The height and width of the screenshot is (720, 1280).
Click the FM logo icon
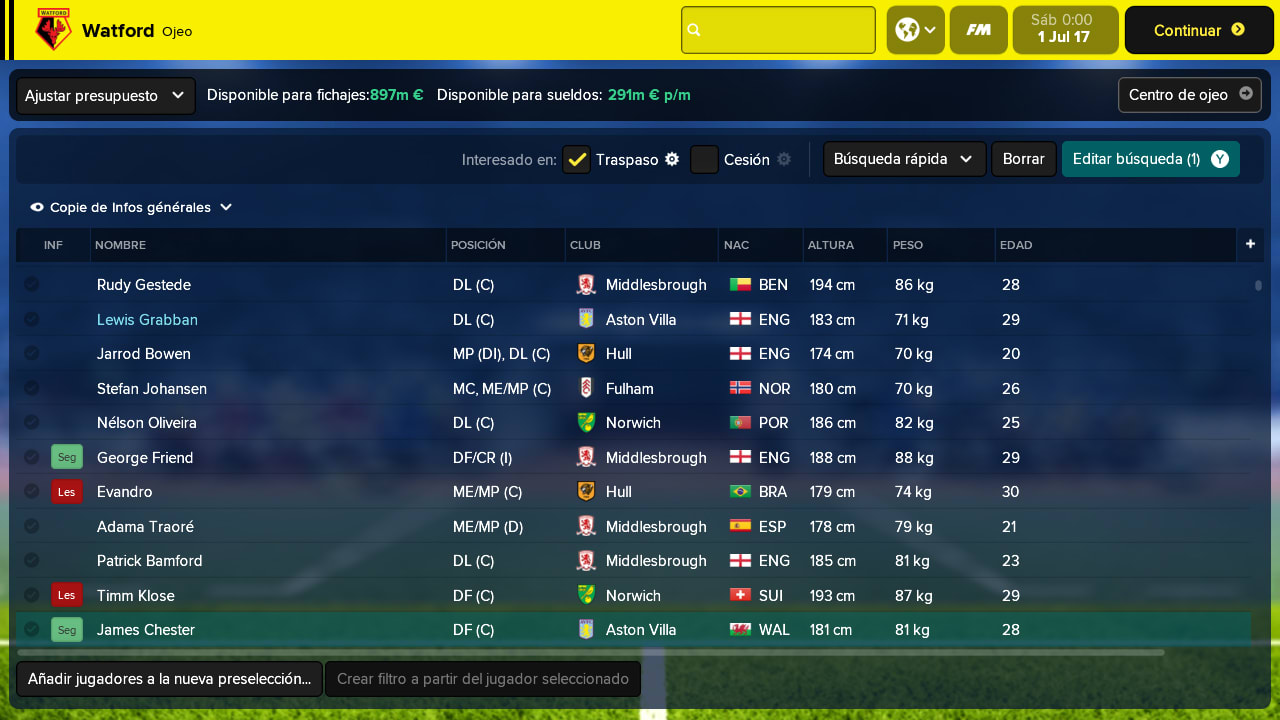[x=978, y=30]
